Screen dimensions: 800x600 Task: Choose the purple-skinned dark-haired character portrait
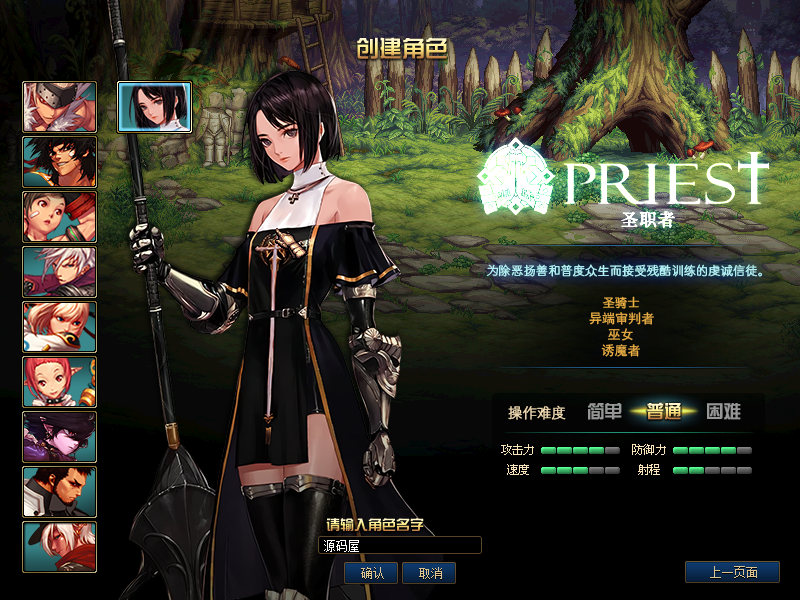click(60, 437)
